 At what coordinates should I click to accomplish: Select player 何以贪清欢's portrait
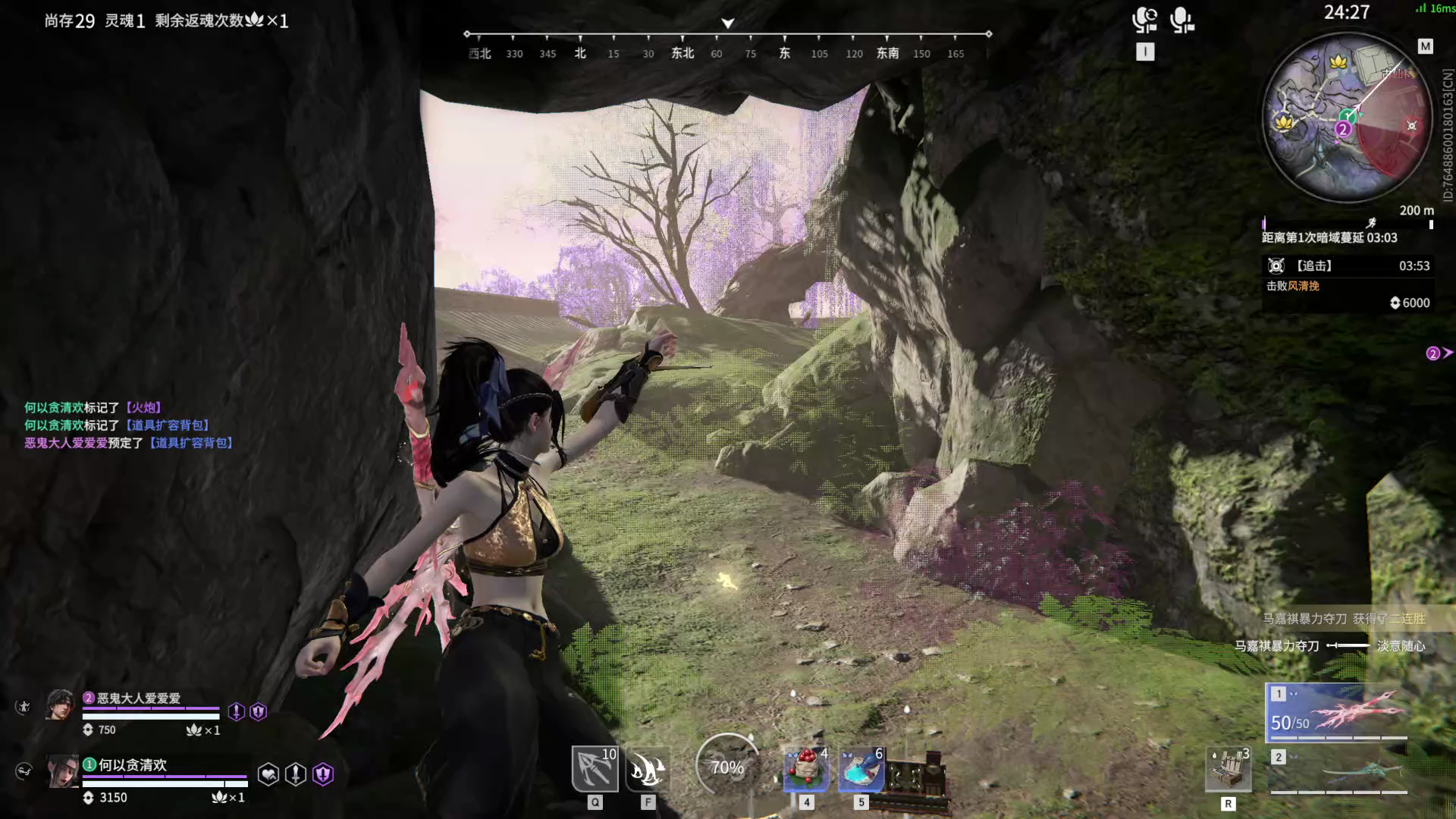click(62, 772)
